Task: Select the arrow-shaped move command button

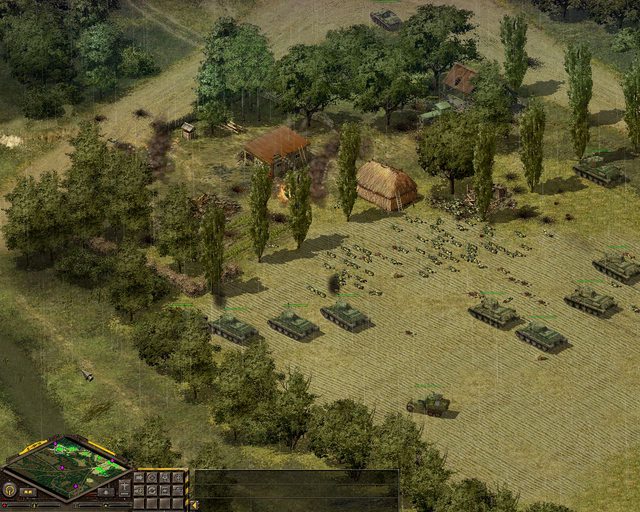Action: [139, 477]
